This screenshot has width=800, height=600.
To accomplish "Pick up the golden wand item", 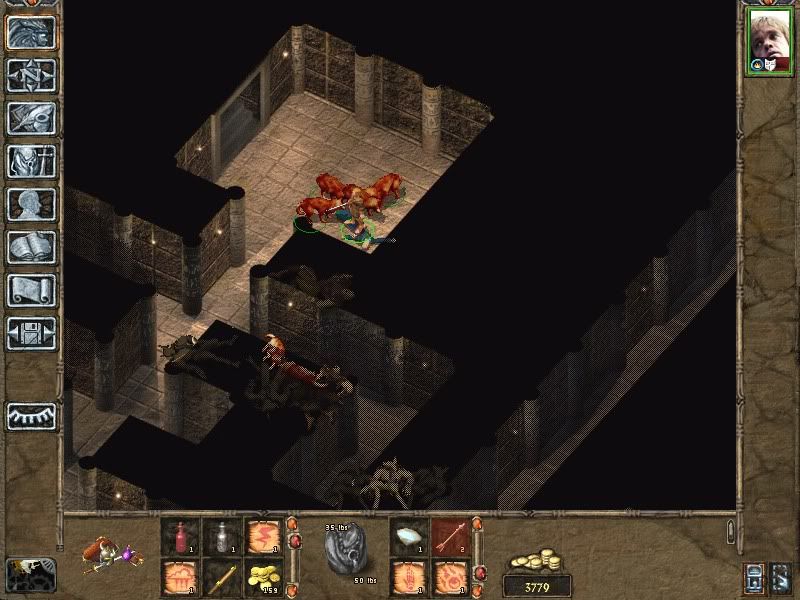I will coord(221,577).
